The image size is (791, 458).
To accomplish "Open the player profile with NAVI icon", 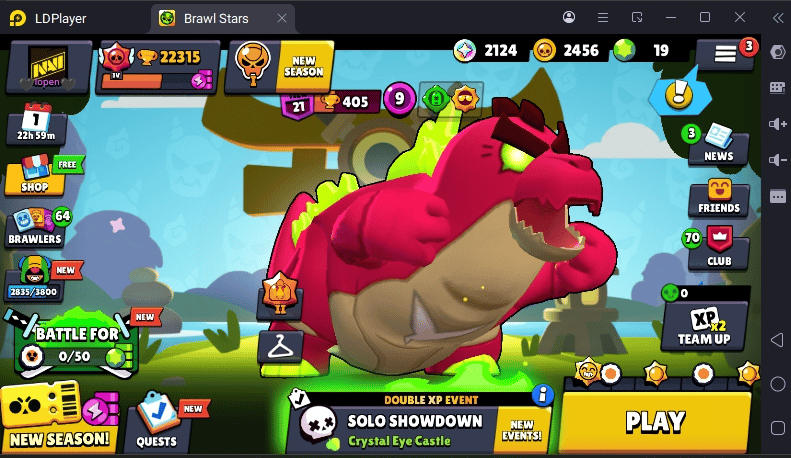I will pos(48,68).
